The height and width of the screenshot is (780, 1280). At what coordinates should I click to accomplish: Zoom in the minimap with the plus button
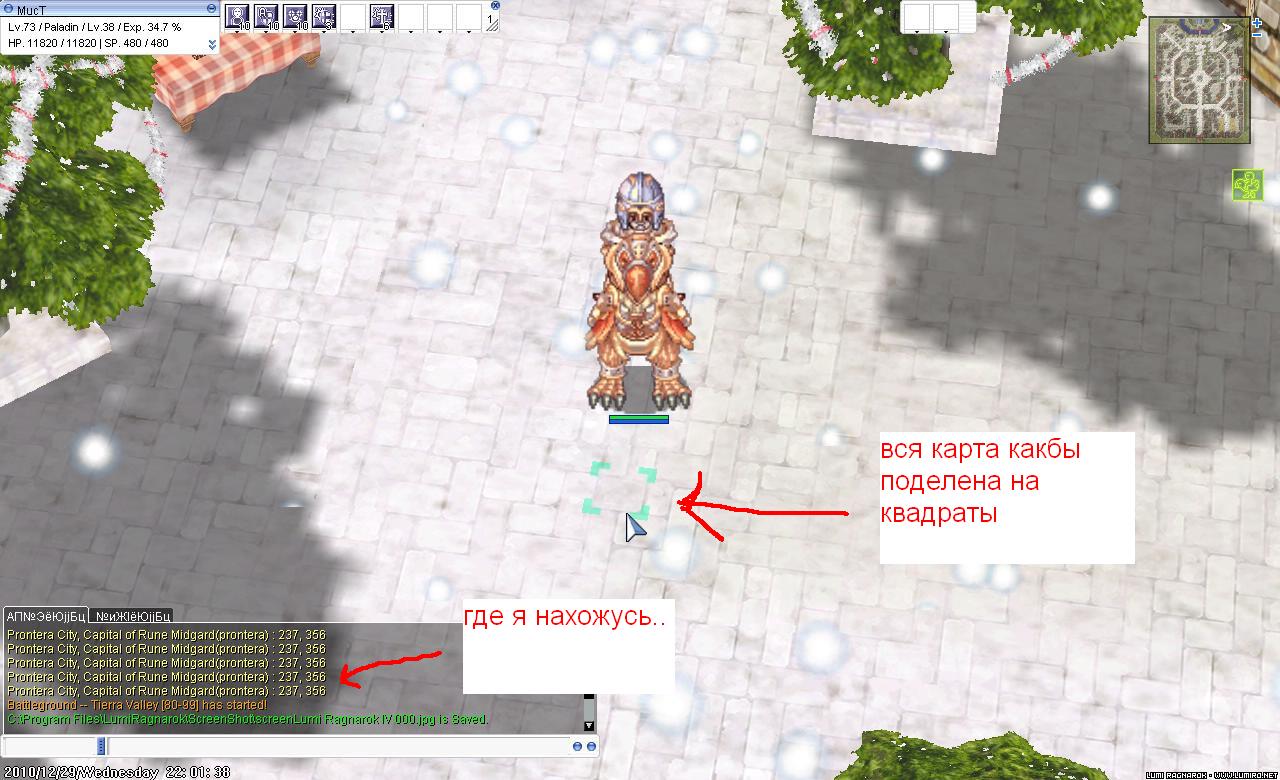(x=1257, y=22)
